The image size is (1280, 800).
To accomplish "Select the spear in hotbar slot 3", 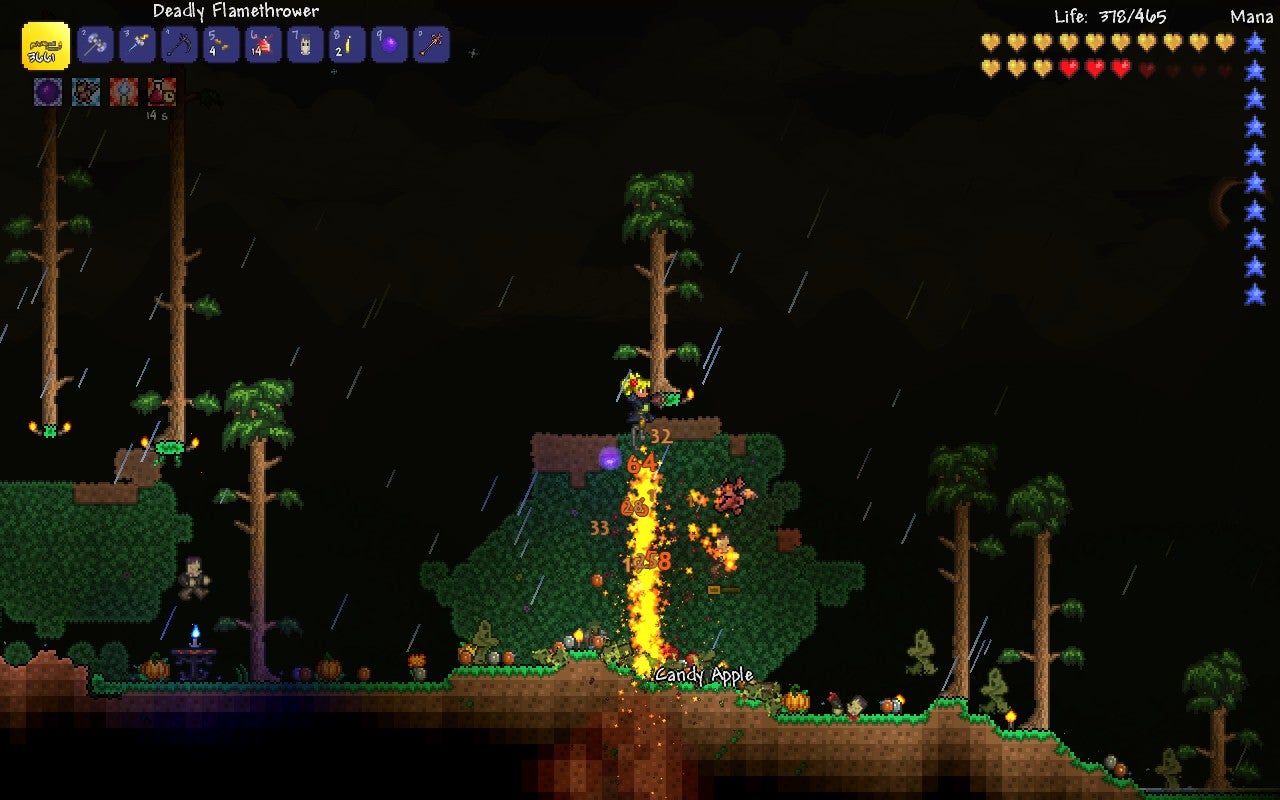I will pyautogui.click(x=137, y=45).
